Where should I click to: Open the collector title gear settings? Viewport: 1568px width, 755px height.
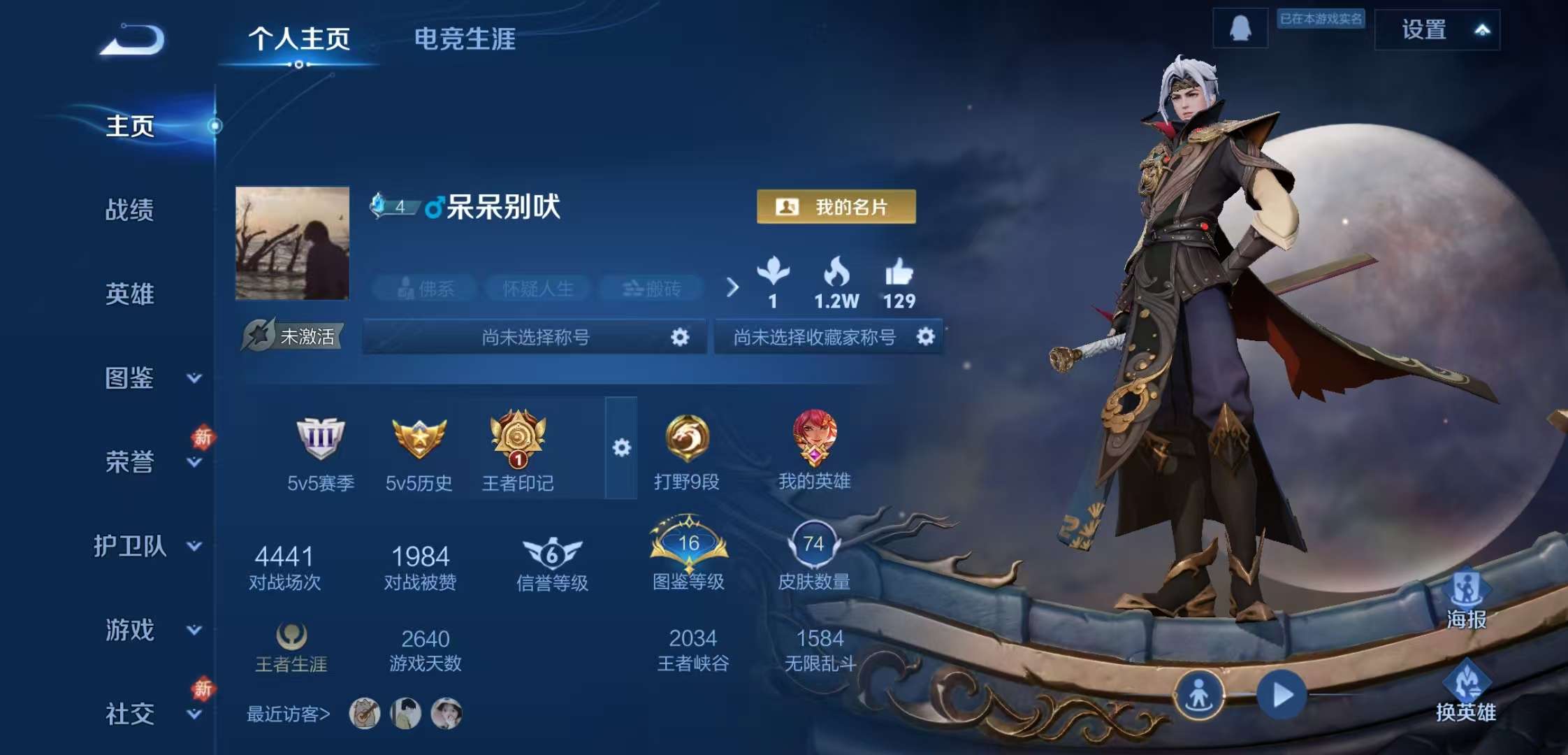click(x=927, y=336)
